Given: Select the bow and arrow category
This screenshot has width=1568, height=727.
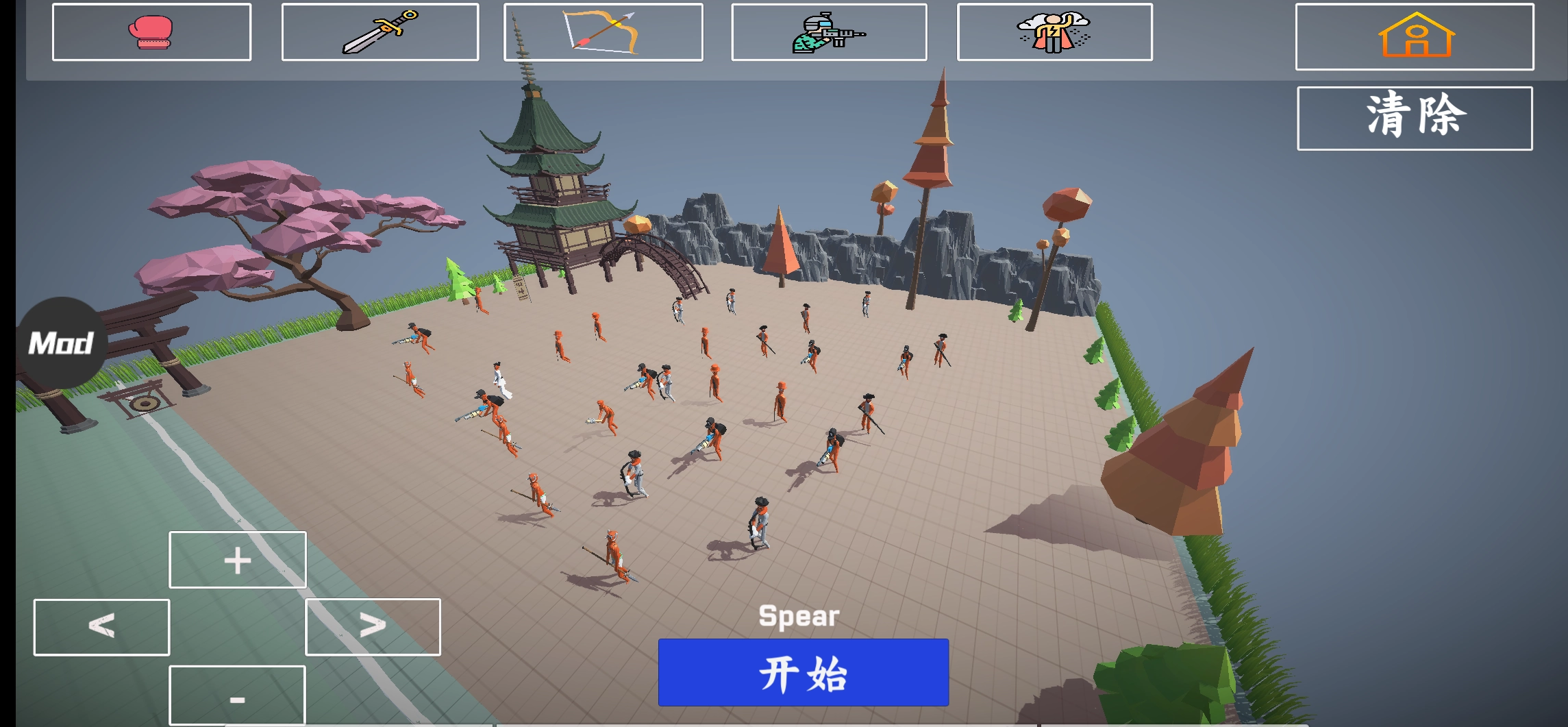Looking at the screenshot, I should tap(601, 33).
